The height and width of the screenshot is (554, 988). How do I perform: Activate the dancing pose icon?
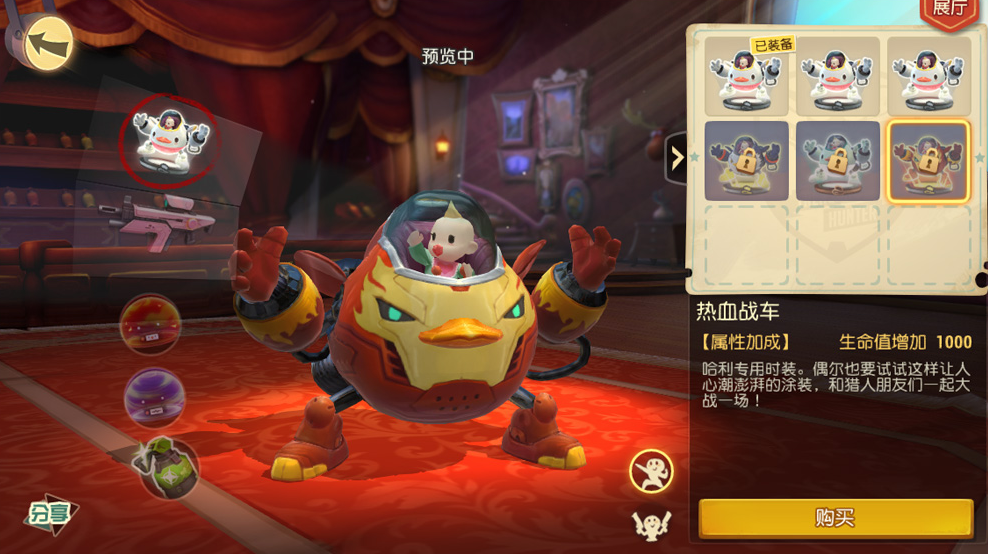pos(651,471)
